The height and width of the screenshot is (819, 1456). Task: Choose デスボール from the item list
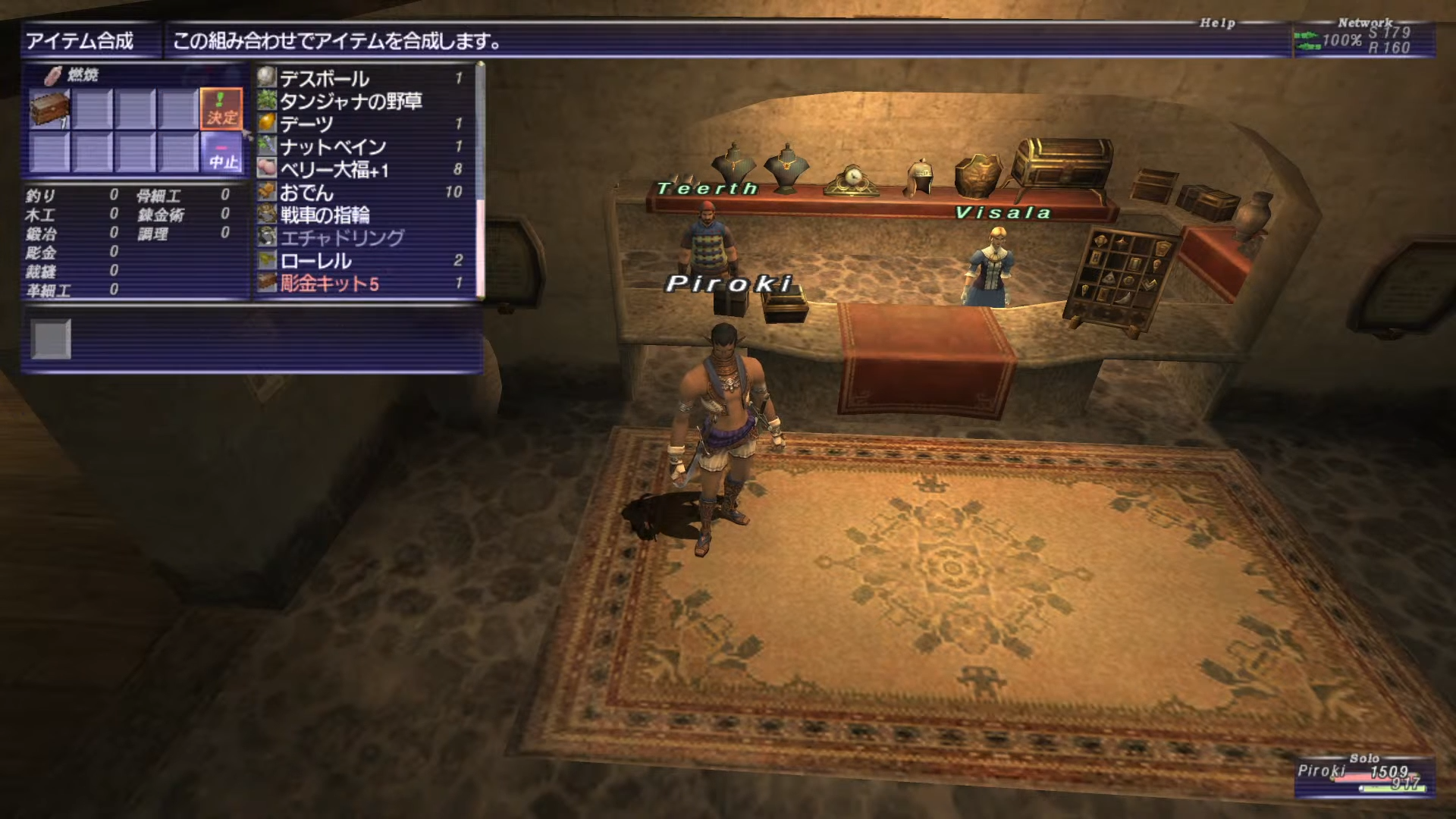pyautogui.click(x=324, y=78)
